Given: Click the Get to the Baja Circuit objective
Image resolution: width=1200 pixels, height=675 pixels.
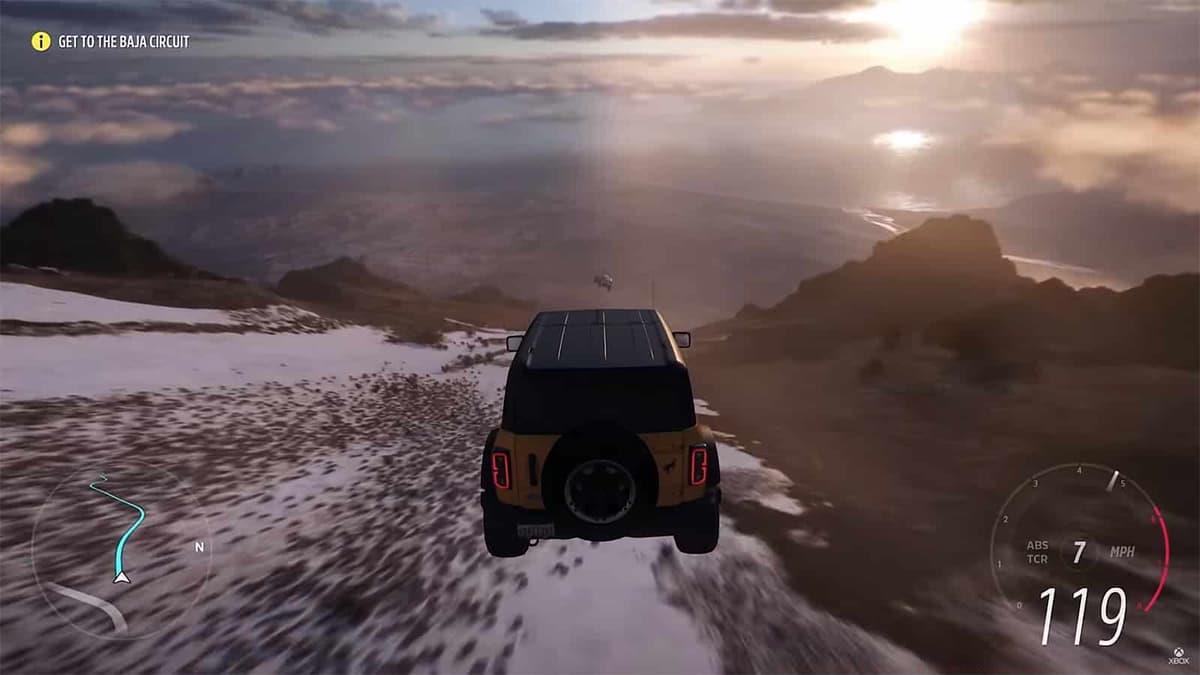Looking at the screenshot, I should 123,42.
